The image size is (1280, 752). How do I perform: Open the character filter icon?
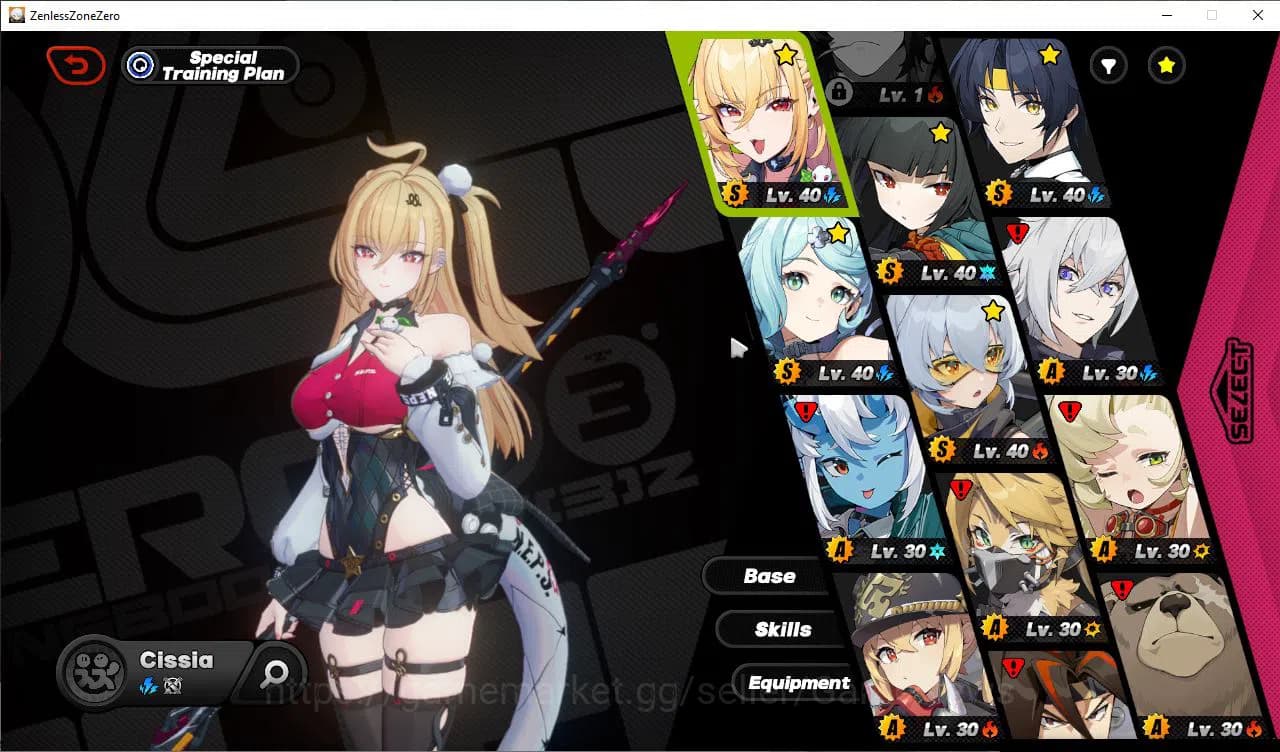coord(1108,65)
